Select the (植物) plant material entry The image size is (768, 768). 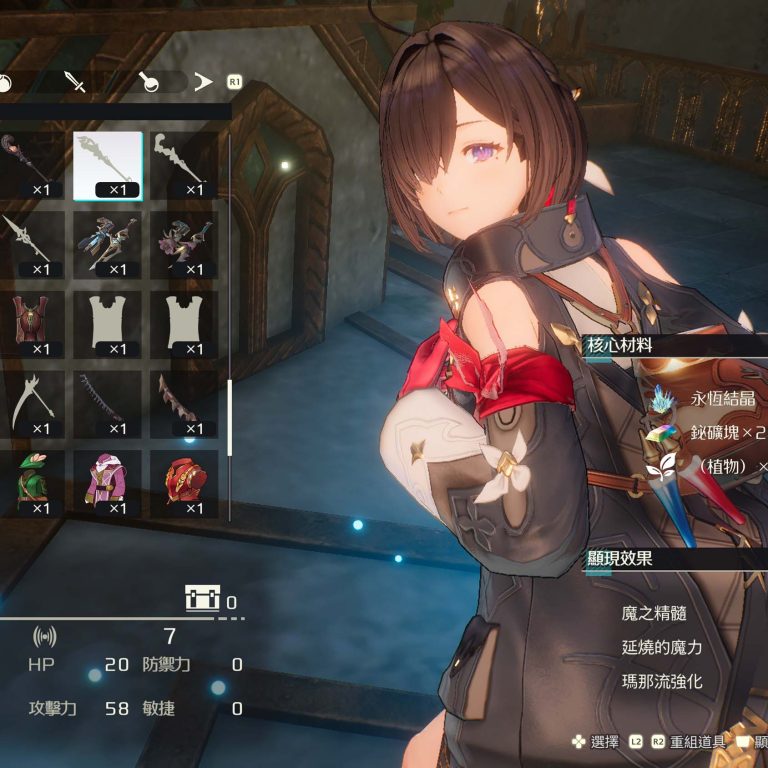click(x=726, y=467)
